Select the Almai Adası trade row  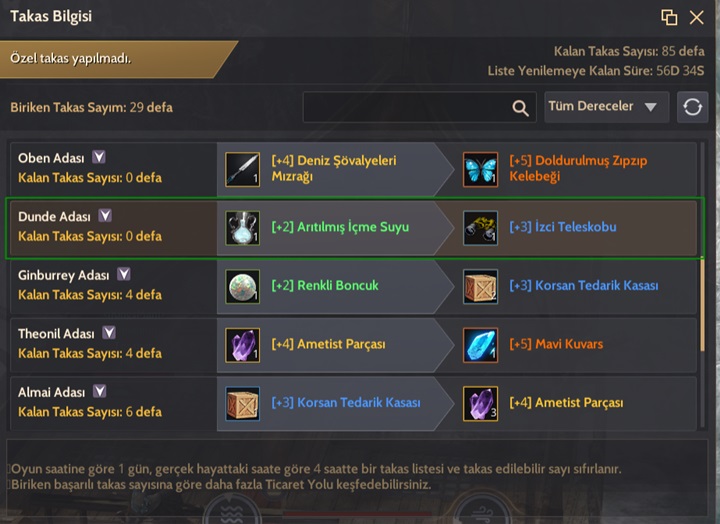click(110, 402)
